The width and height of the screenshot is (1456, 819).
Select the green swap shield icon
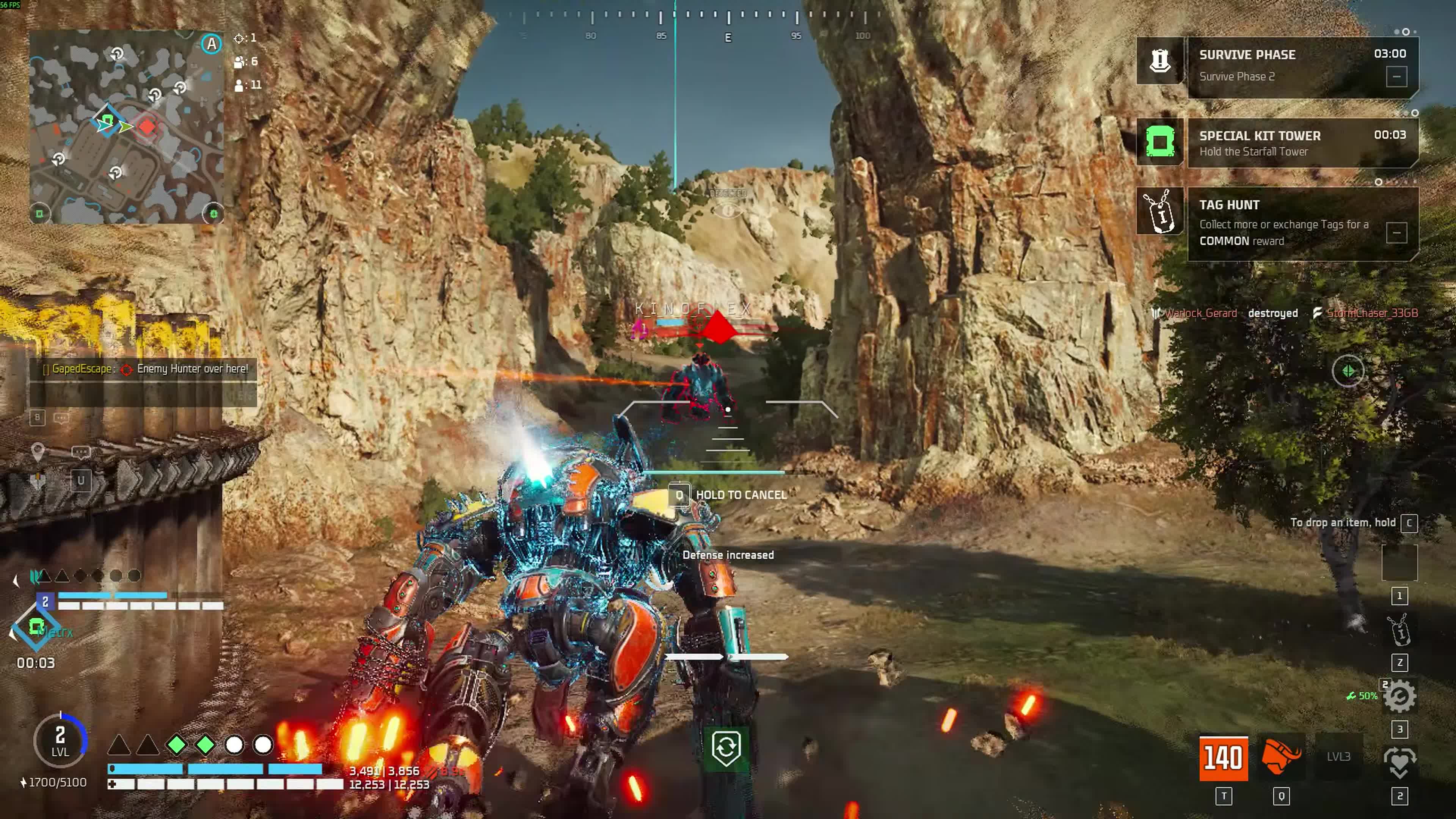[726, 748]
